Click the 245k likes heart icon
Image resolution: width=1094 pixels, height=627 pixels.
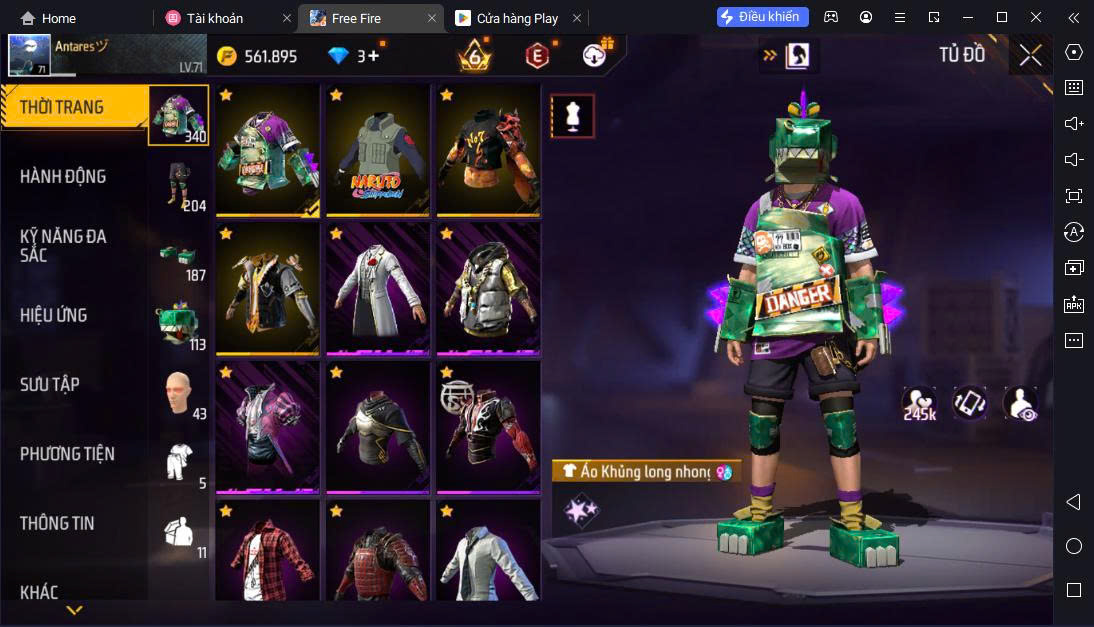coord(918,403)
